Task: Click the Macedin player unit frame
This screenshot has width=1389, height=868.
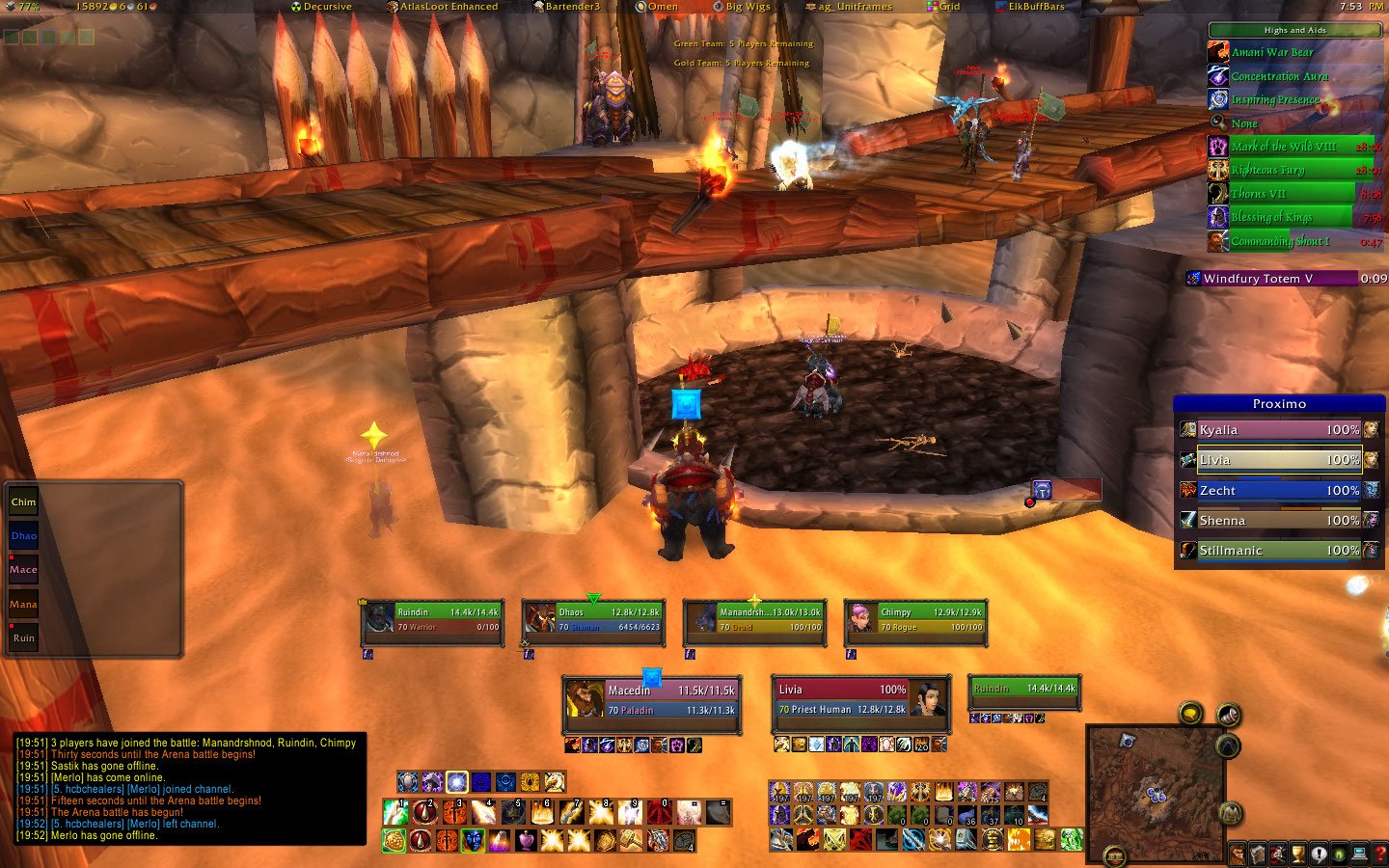Action: click(x=652, y=700)
